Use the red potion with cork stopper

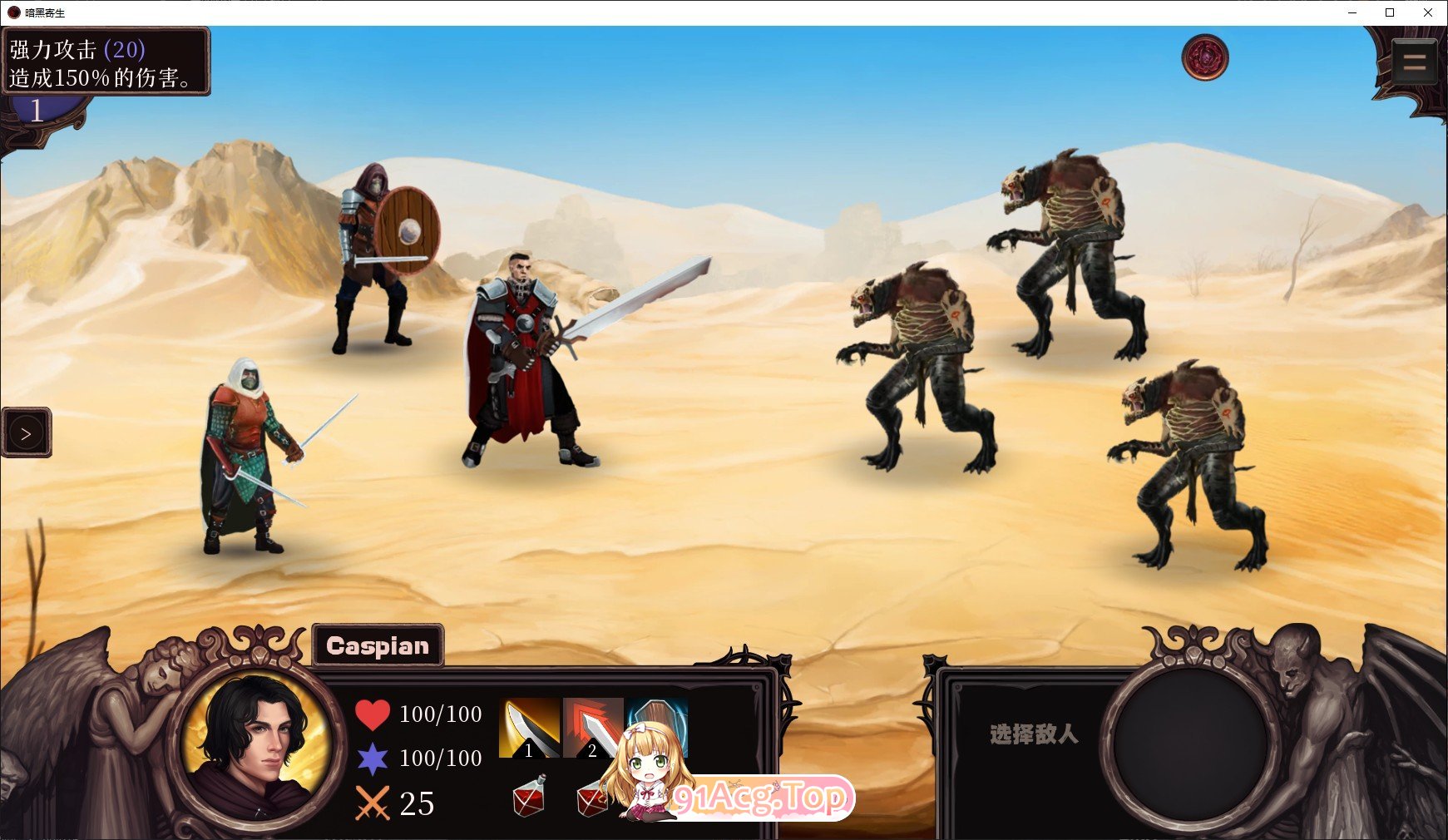pyautogui.click(x=528, y=796)
